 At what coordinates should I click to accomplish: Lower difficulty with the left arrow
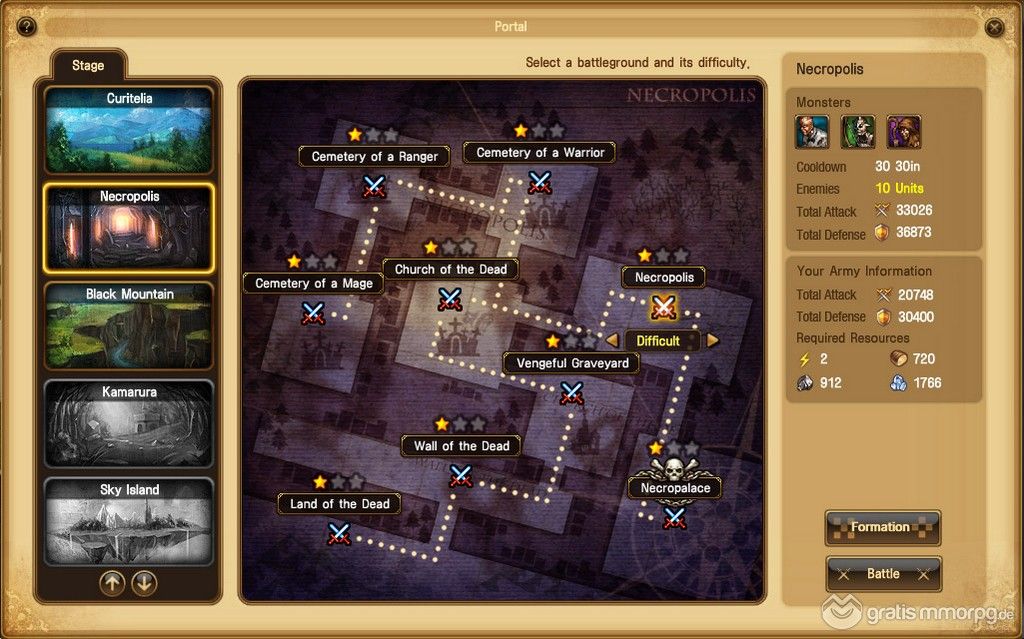(612, 341)
